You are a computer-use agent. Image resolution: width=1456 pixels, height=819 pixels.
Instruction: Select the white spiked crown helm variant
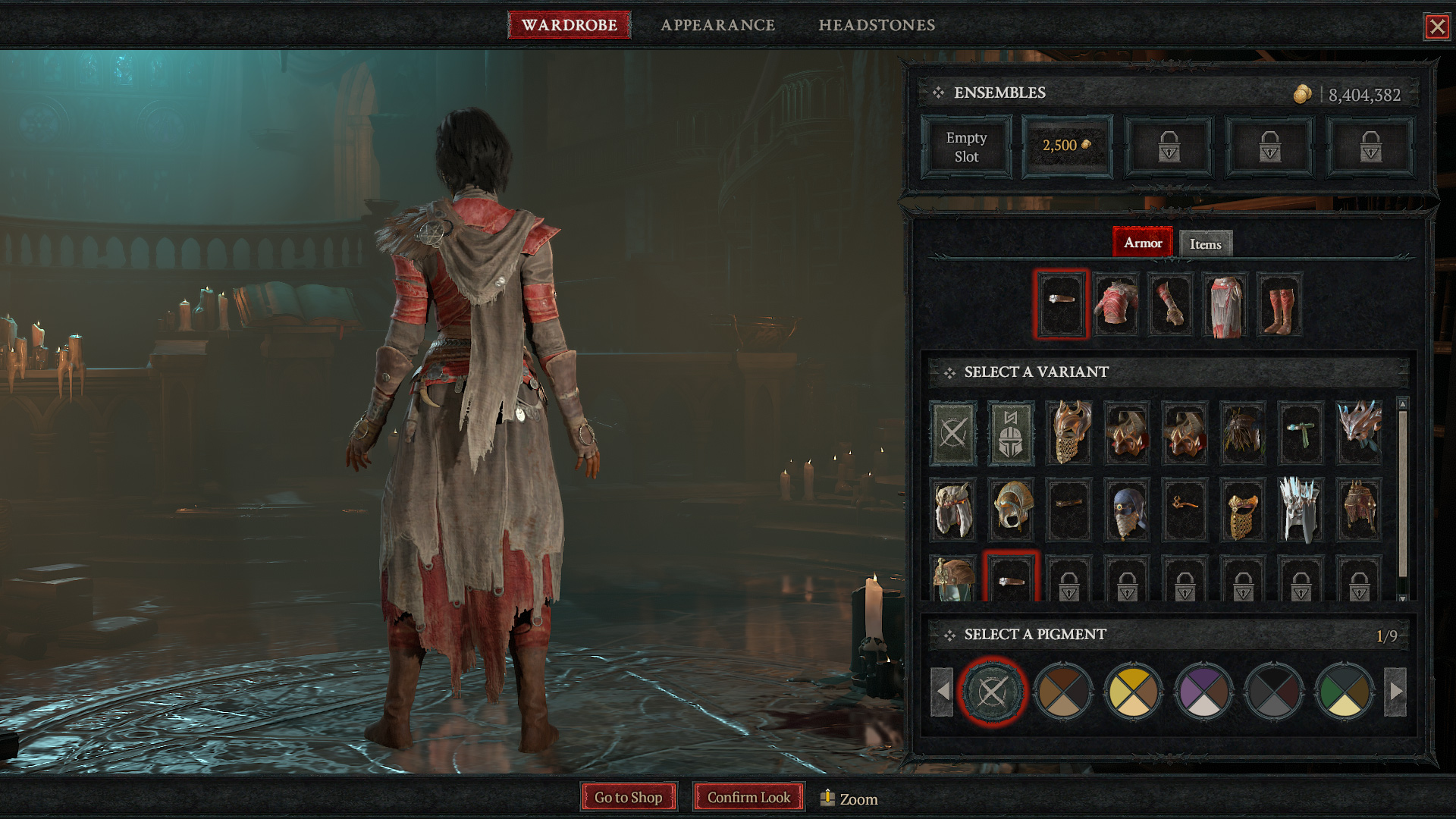(1300, 510)
